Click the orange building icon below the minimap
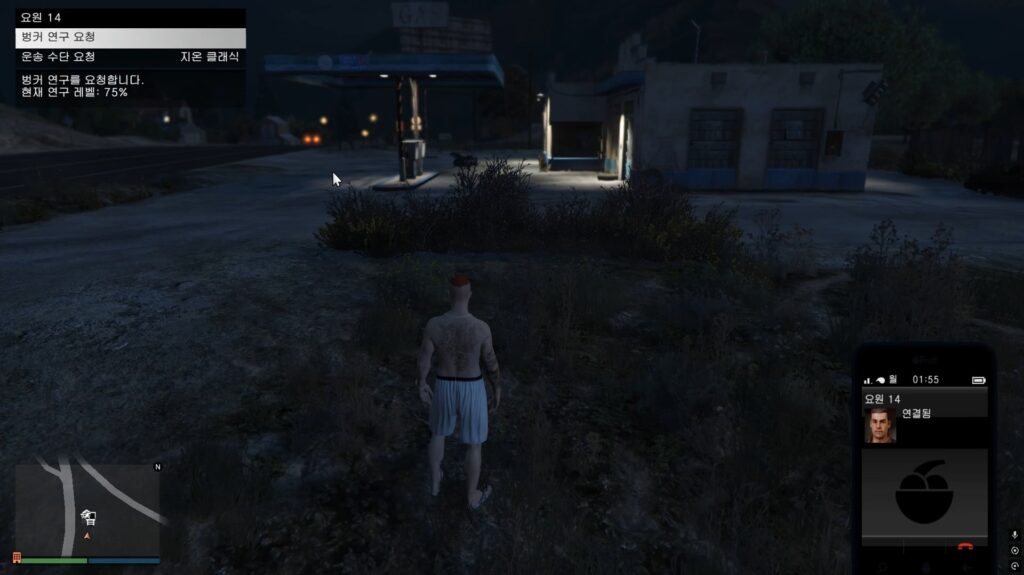This screenshot has height=575, width=1024. tap(16, 558)
